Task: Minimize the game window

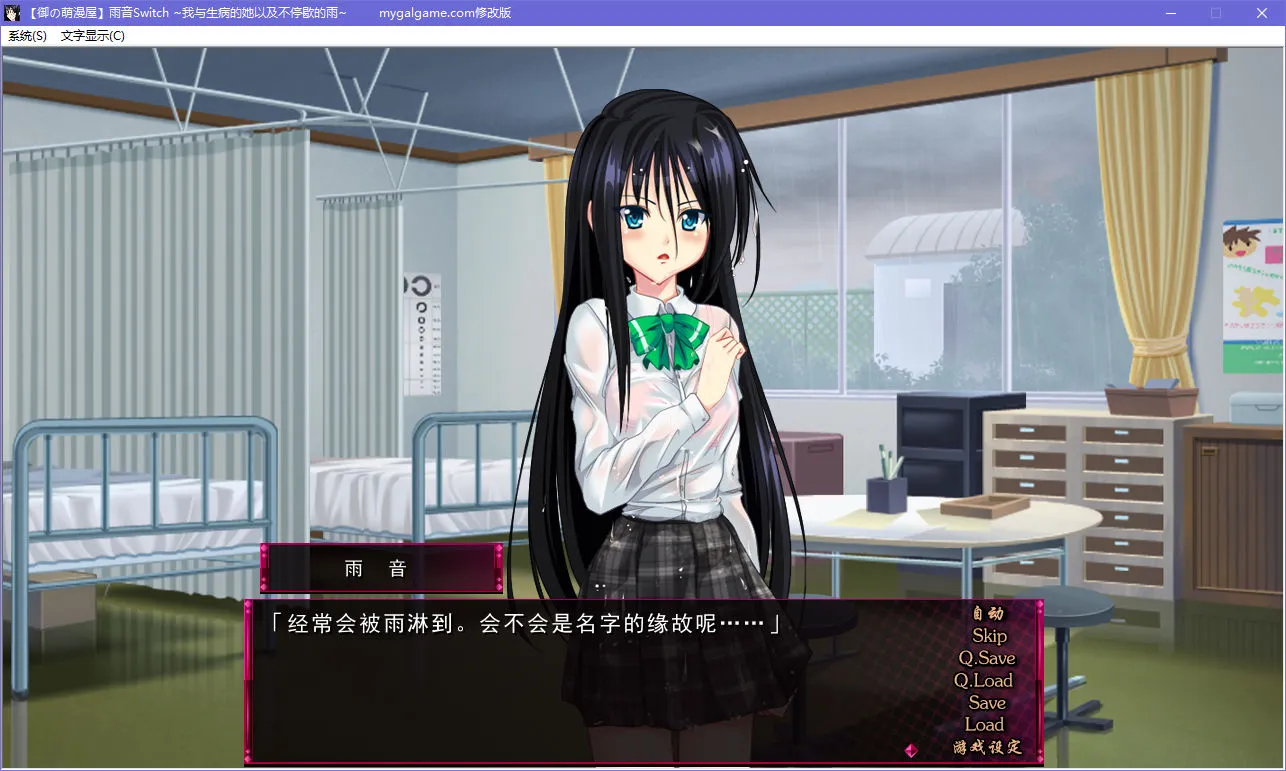Action: pos(1170,13)
